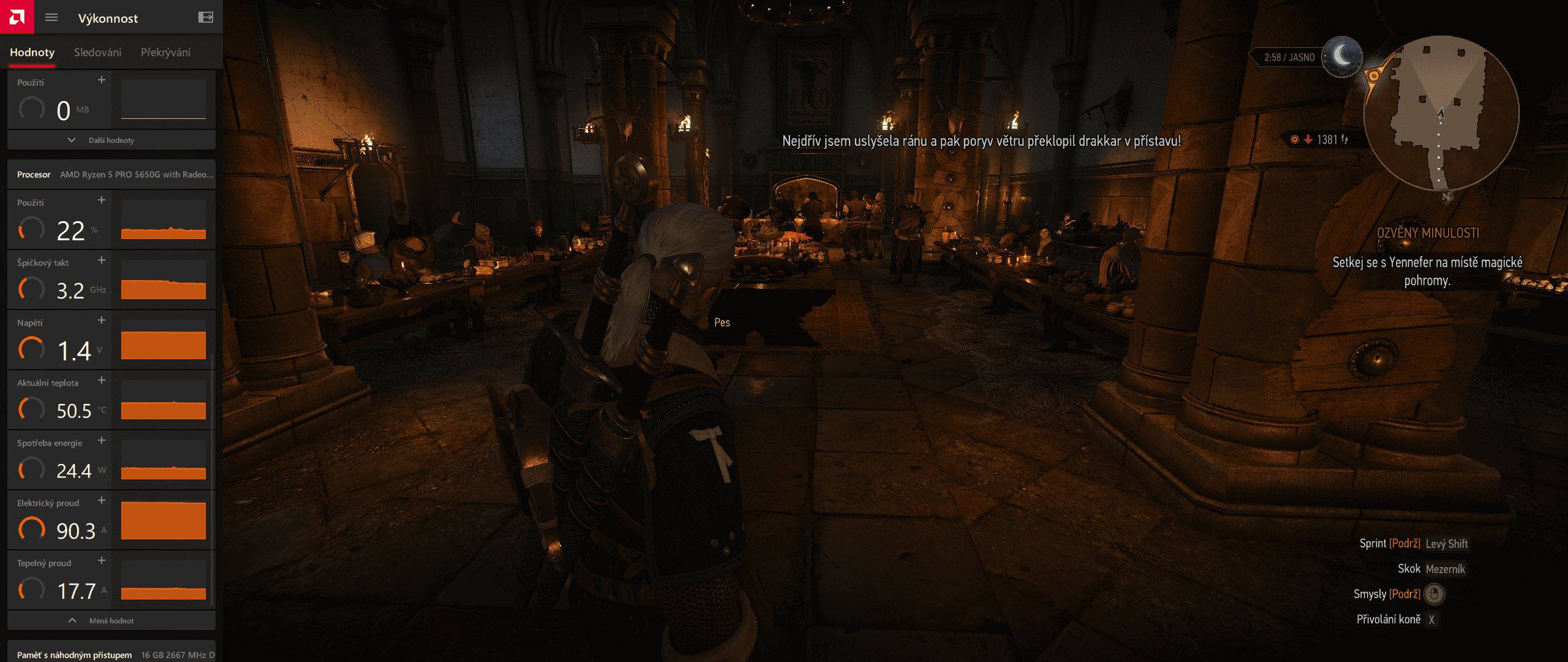Select the Ozvěny minulosti quest tracker

[1427, 234]
